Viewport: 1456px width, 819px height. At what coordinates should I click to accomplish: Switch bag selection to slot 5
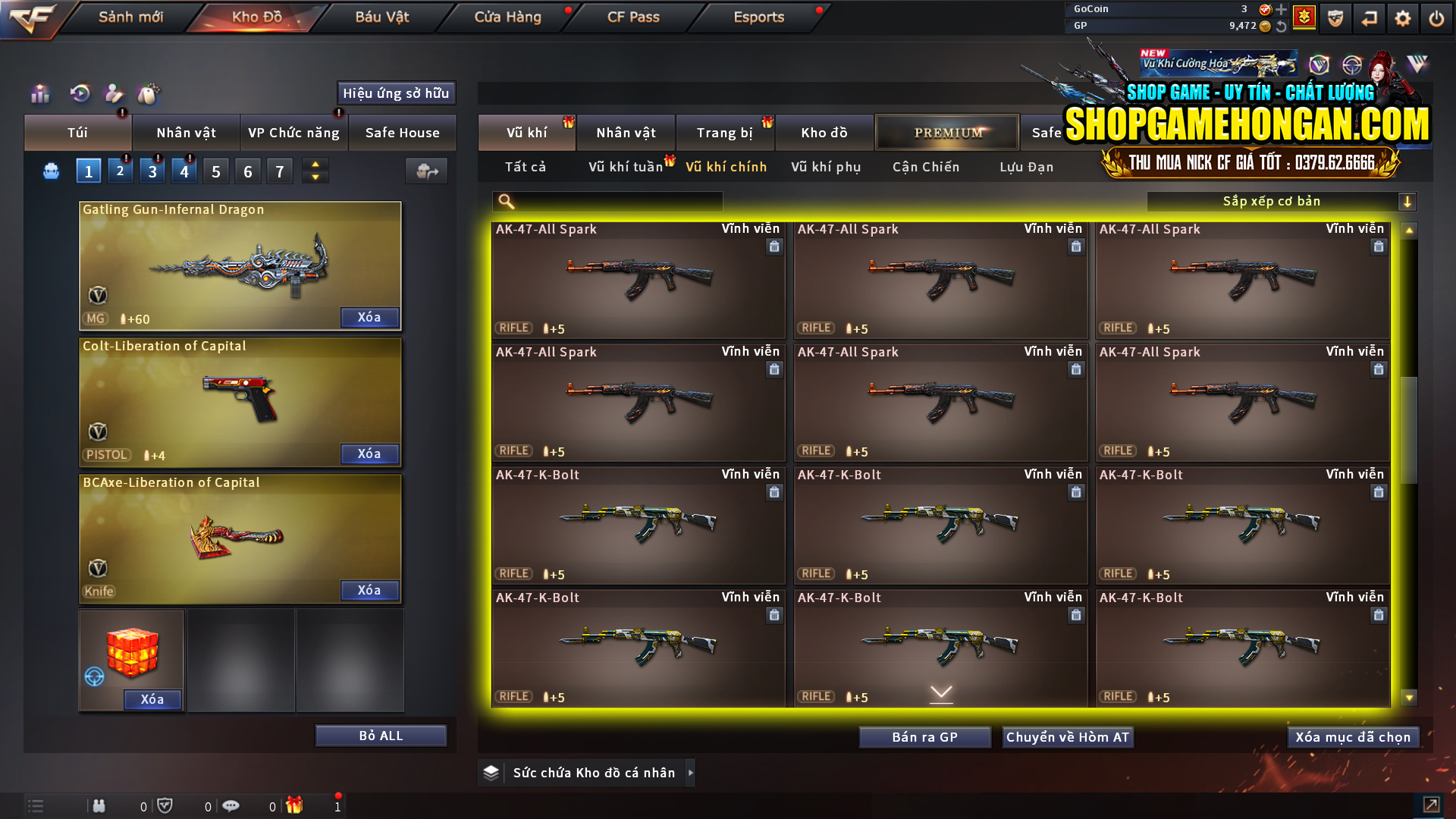click(x=215, y=171)
